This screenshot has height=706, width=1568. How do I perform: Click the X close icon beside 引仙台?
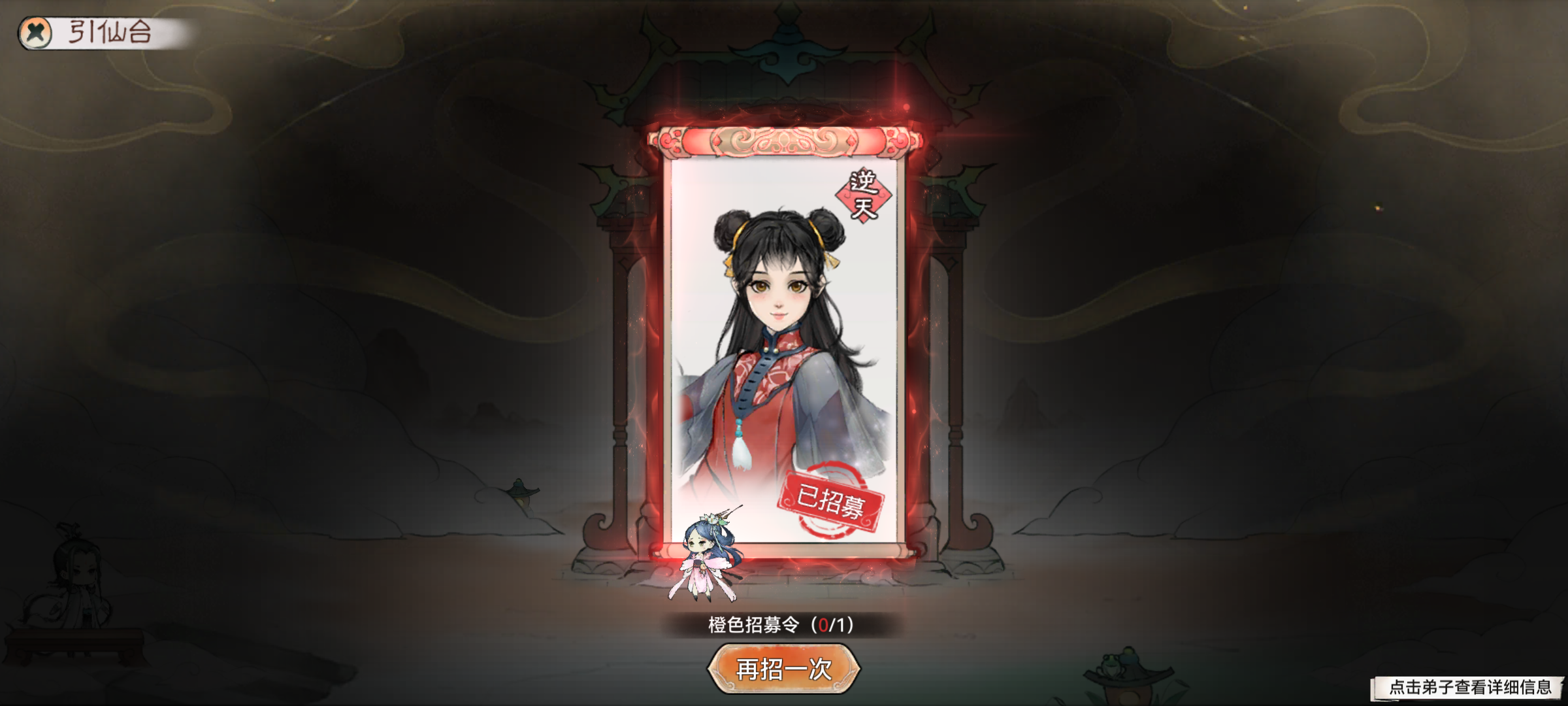[36, 29]
